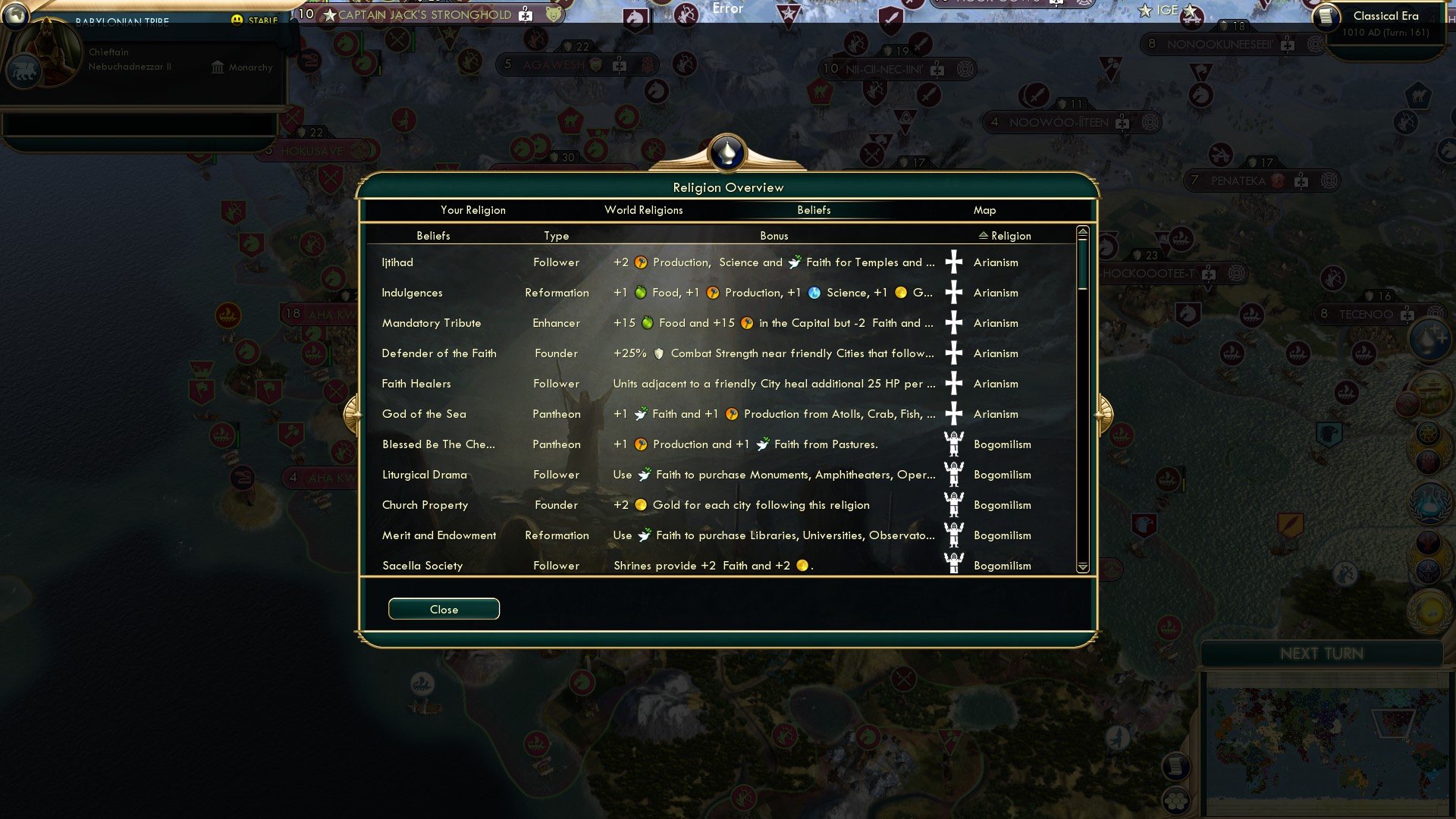Click the Monarchy government icon
This screenshot has width=1456, height=819.
coord(216,67)
